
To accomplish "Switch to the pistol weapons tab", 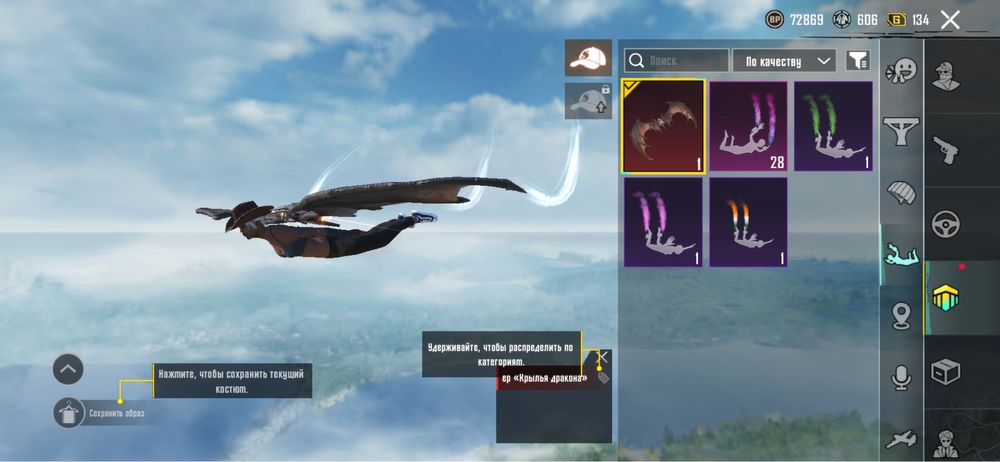I will (x=946, y=149).
